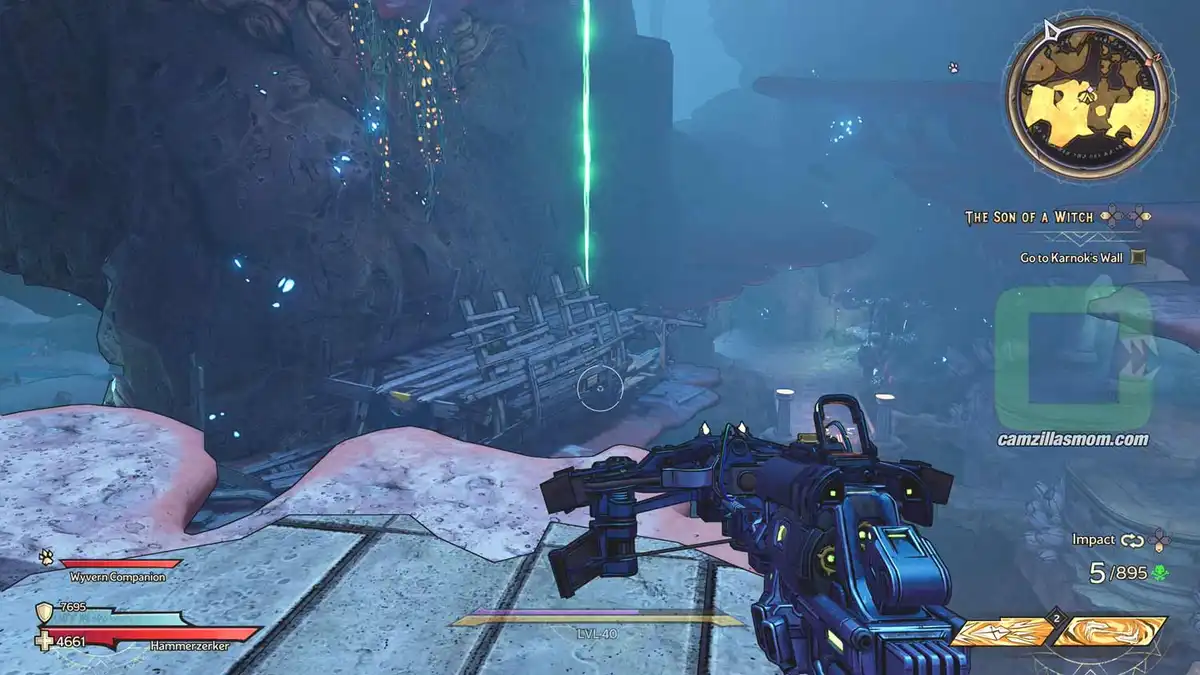Image resolution: width=1200 pixels, height=675 pixels.
Task: Click the Wyvern Companion paw icon
Action: pyautogui.click(x=47, y=558)
